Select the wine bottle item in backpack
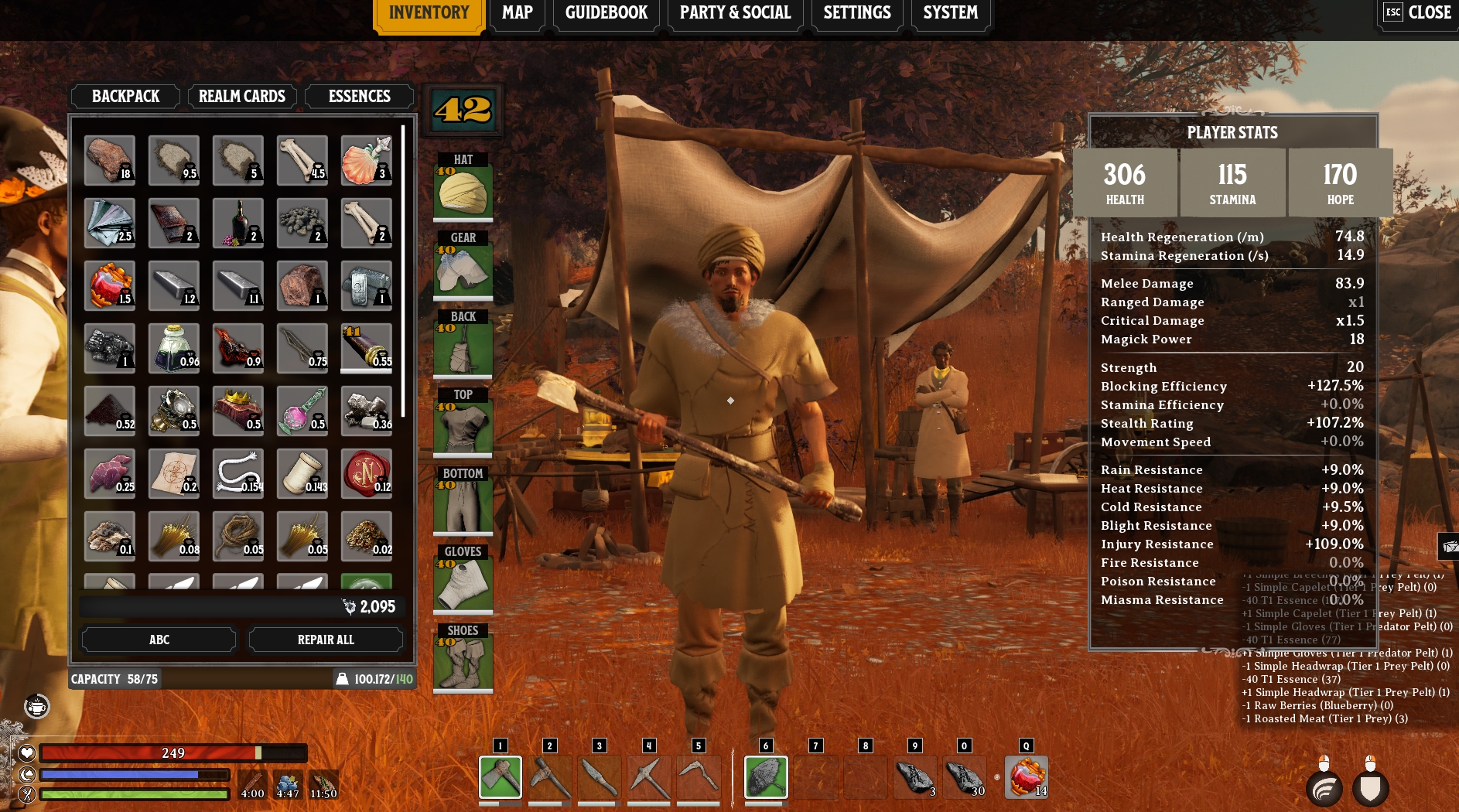This screenshot has width=1459, height=812. click(237, 223)
